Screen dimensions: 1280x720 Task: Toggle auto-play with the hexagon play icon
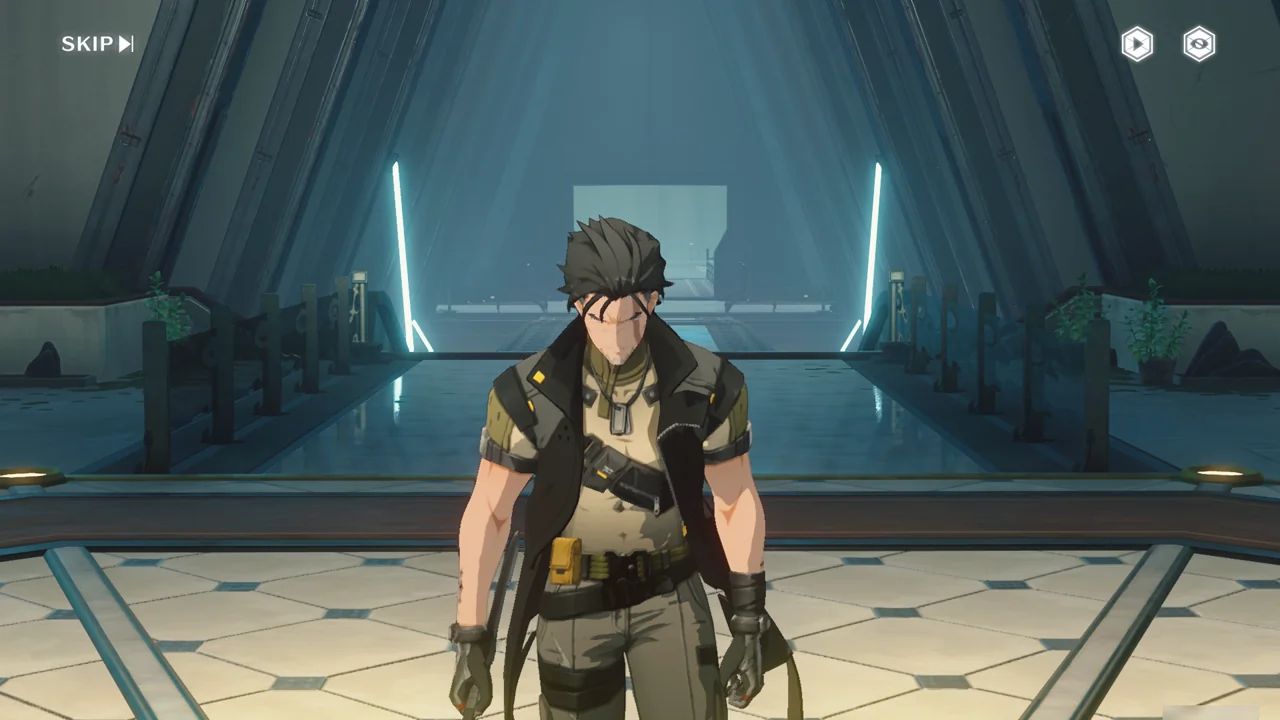(1137, 44)
